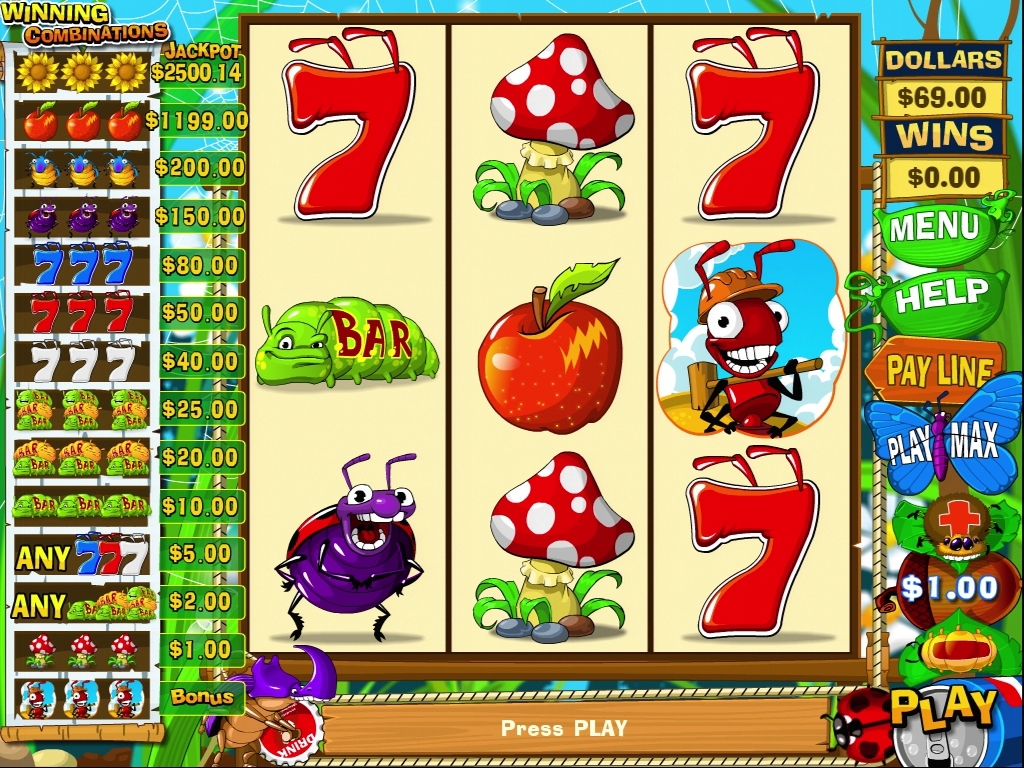Viewport: 1024px width, 768px height.
Task: Open the HELP screen
Action: (938, 296)
